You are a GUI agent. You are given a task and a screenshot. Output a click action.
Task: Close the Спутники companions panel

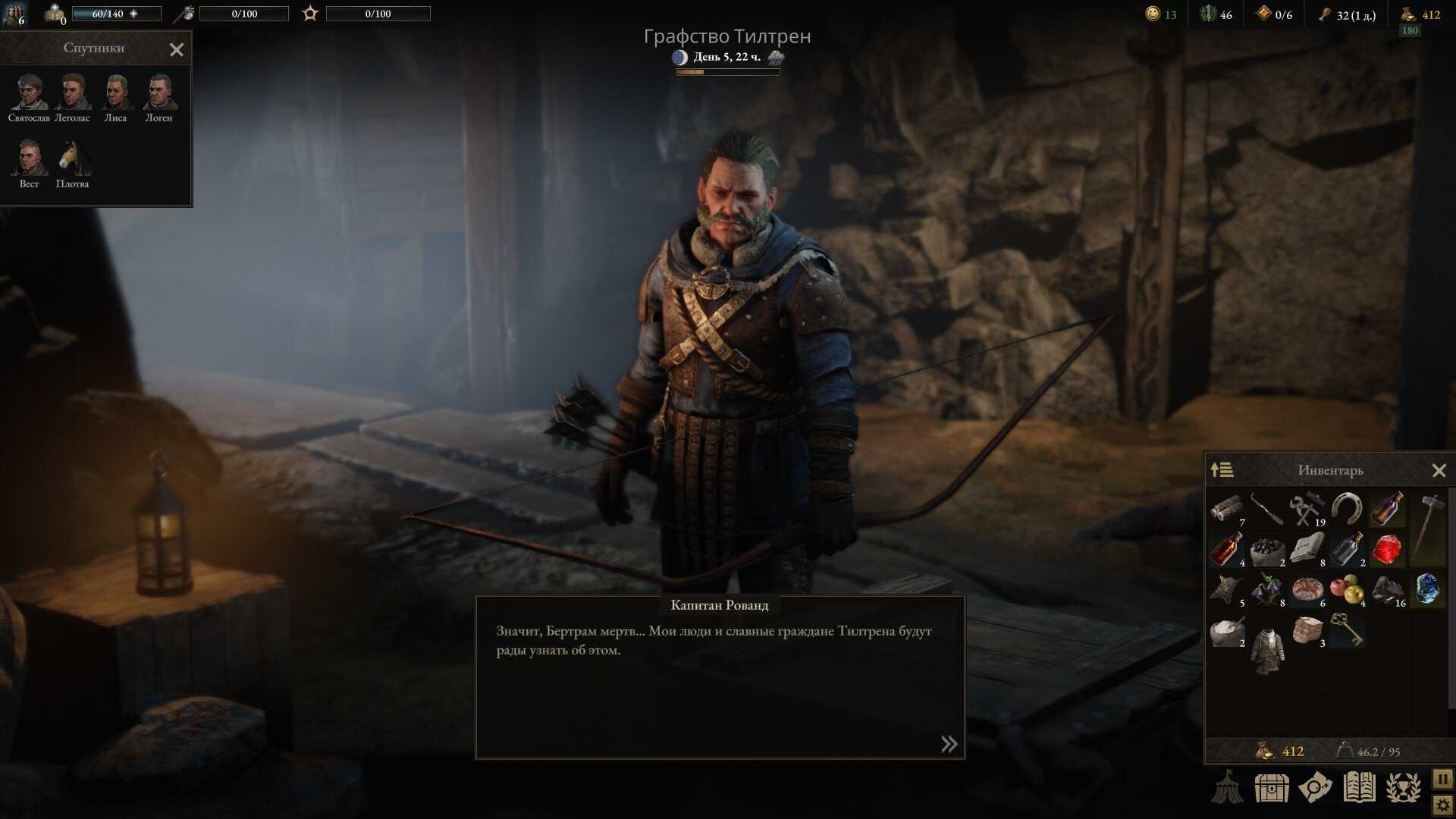pos(177,50)
